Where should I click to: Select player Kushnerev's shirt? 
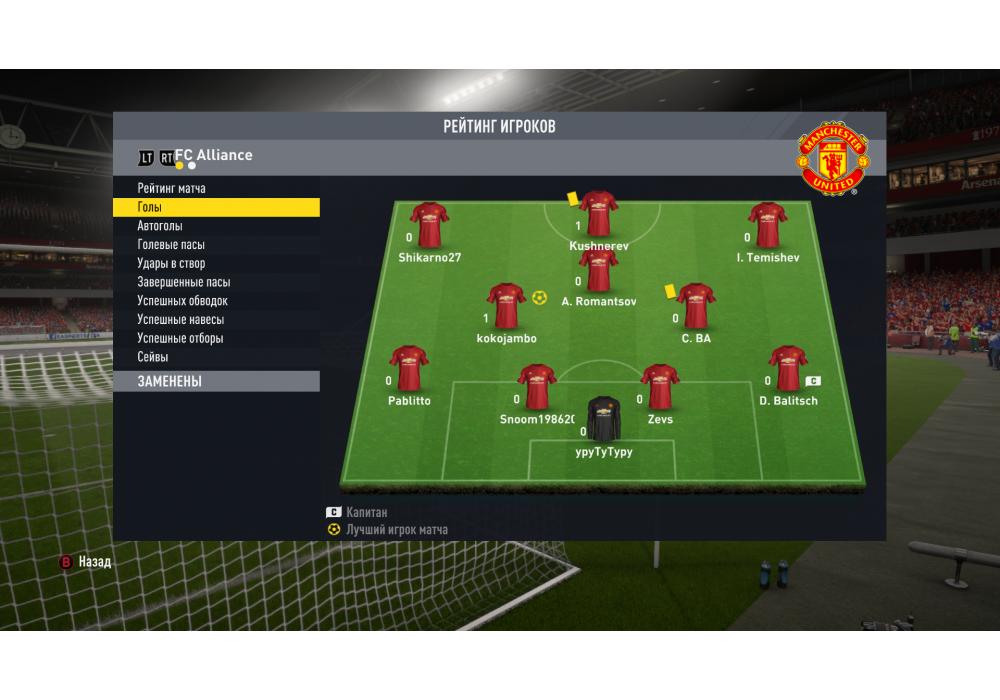click(598, 214)
